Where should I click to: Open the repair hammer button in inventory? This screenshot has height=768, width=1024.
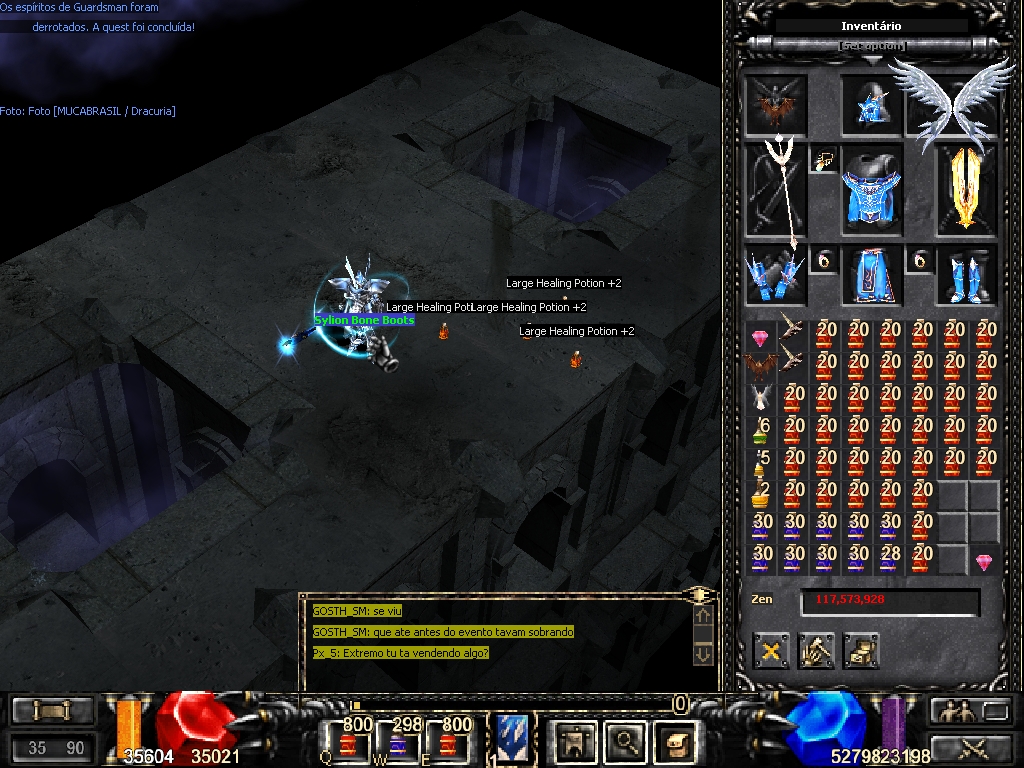(x=816, y=651)
